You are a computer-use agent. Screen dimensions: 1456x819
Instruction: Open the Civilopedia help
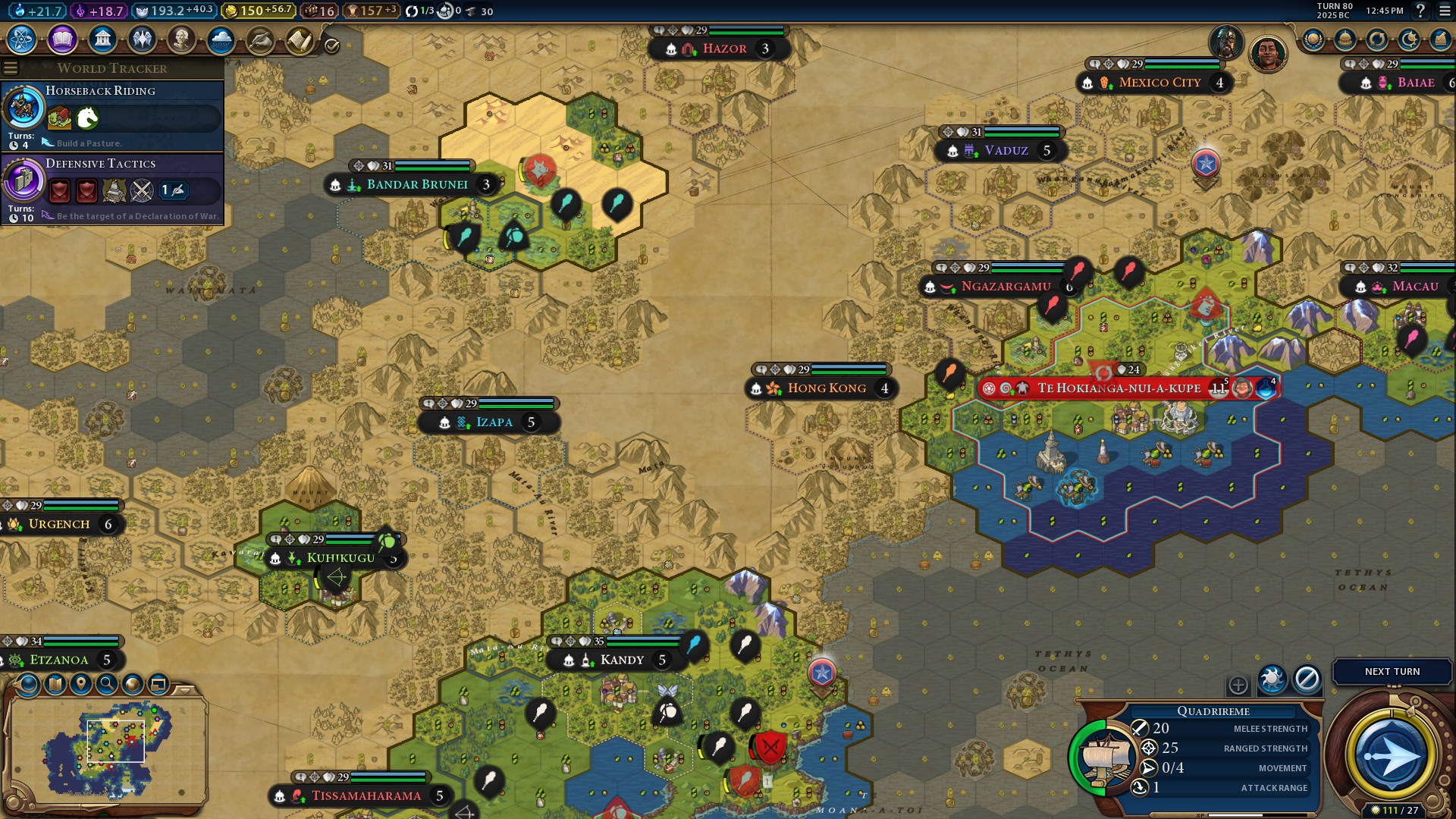pos(1420,11)
